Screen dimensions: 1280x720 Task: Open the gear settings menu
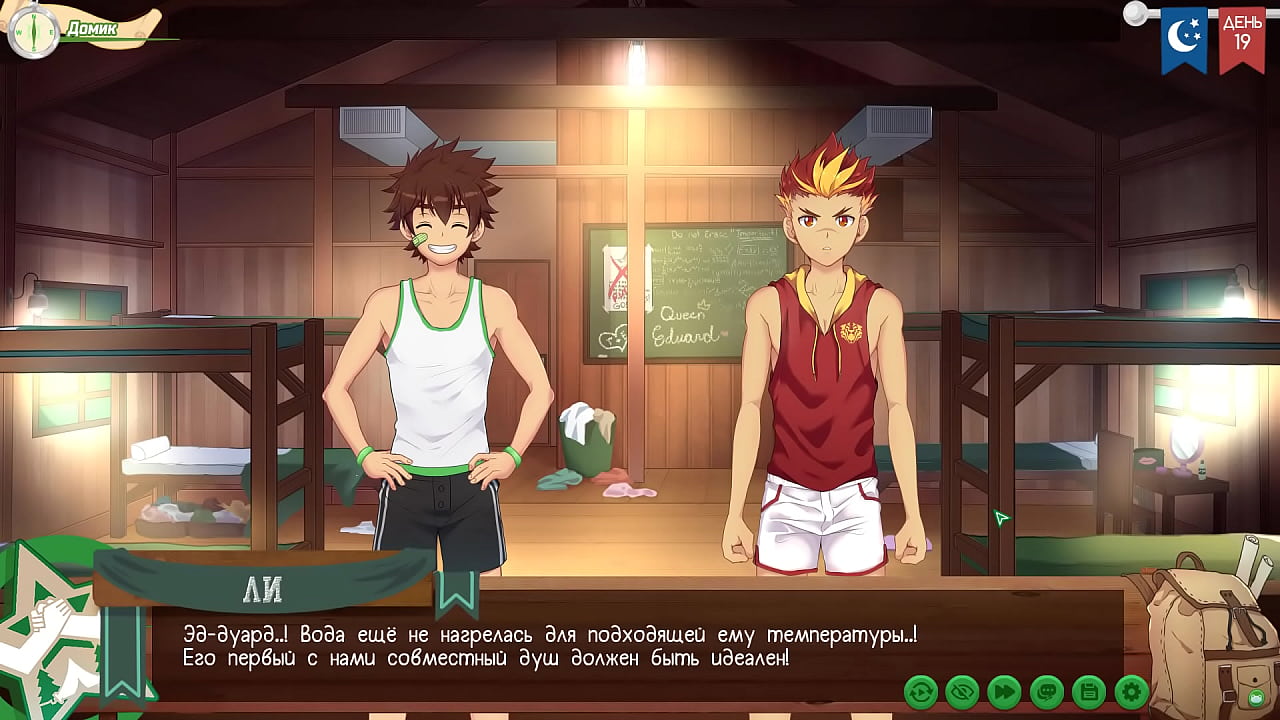(x=1130, y=691)
